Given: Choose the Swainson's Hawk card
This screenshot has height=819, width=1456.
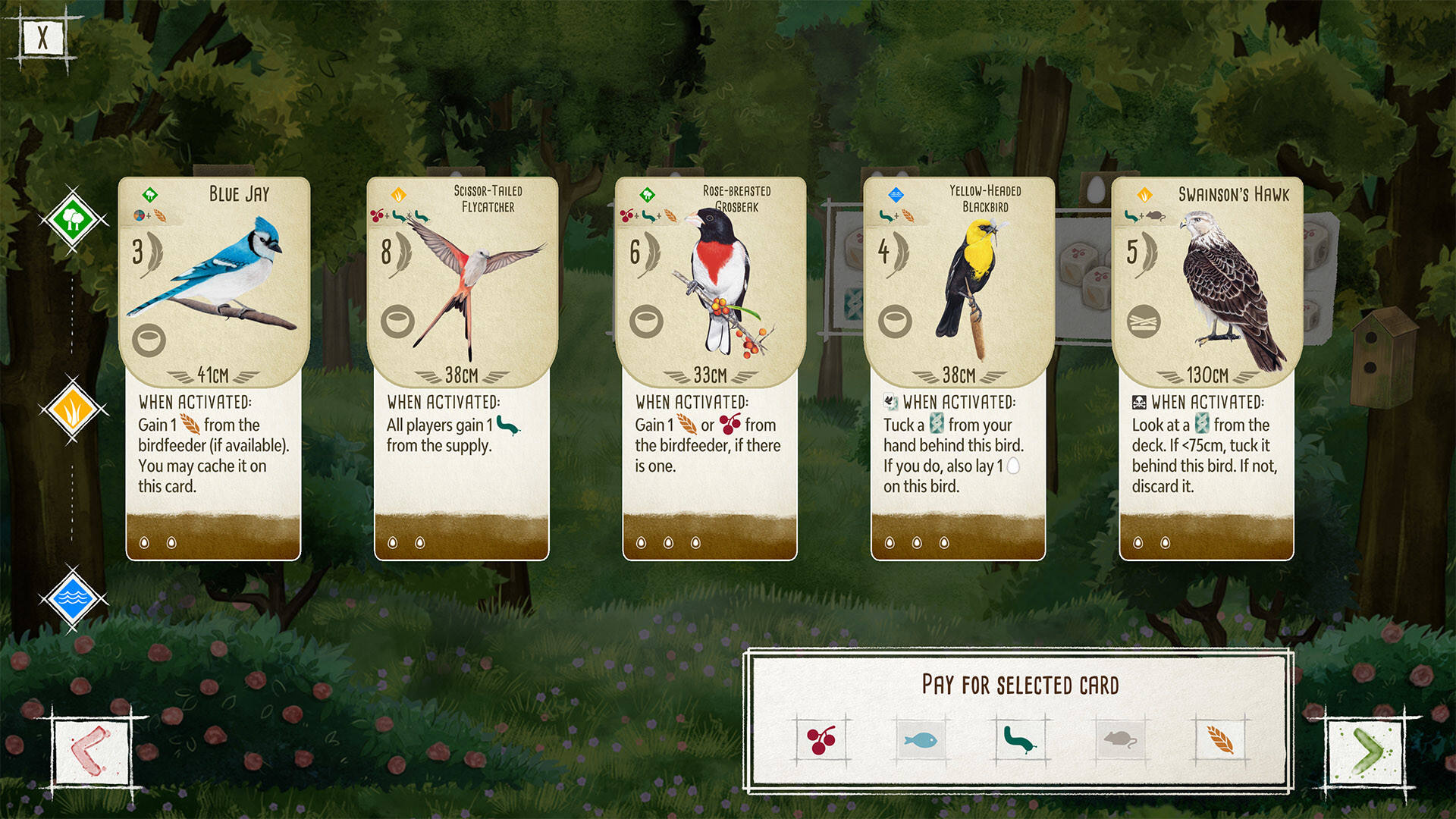Looking at the screenshot, I should [1207, 369].
